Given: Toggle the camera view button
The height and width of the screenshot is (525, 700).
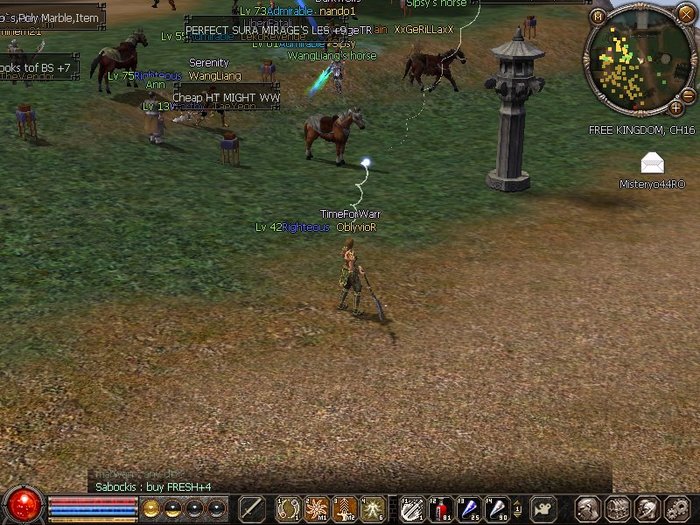Looking at the screenshot, I should (543, 507).
